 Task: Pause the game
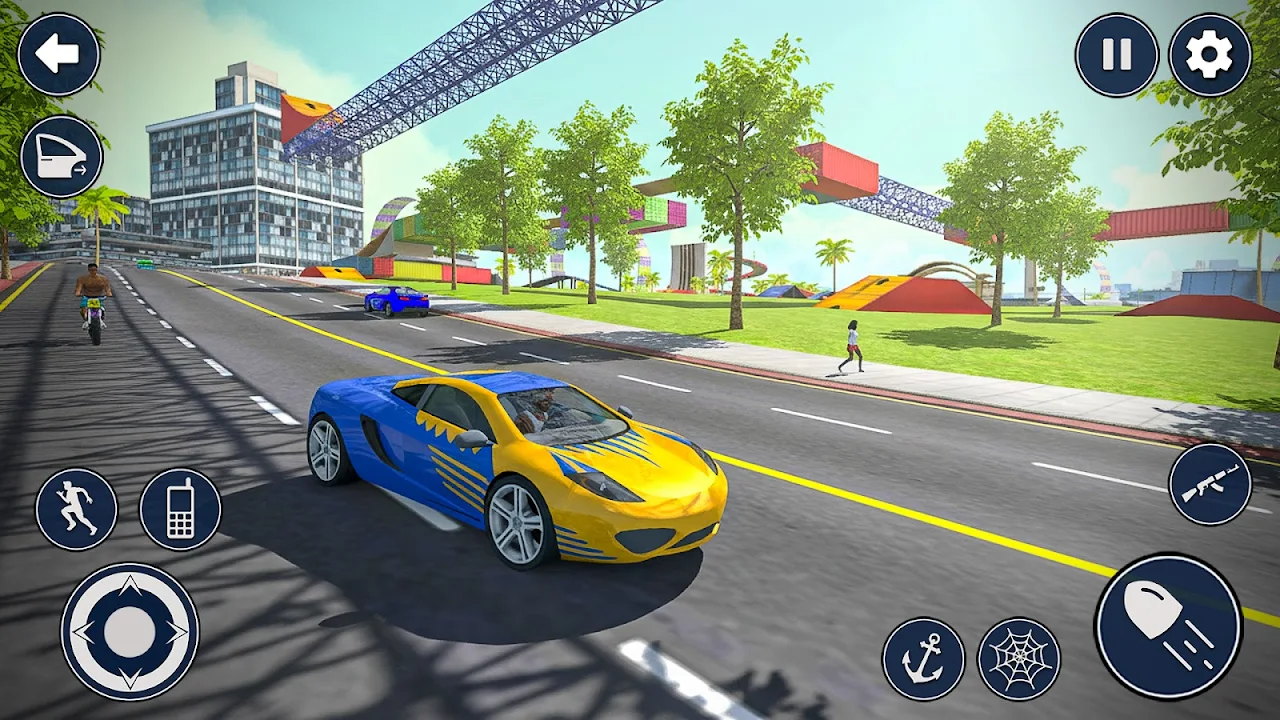tap(1117, 54)
